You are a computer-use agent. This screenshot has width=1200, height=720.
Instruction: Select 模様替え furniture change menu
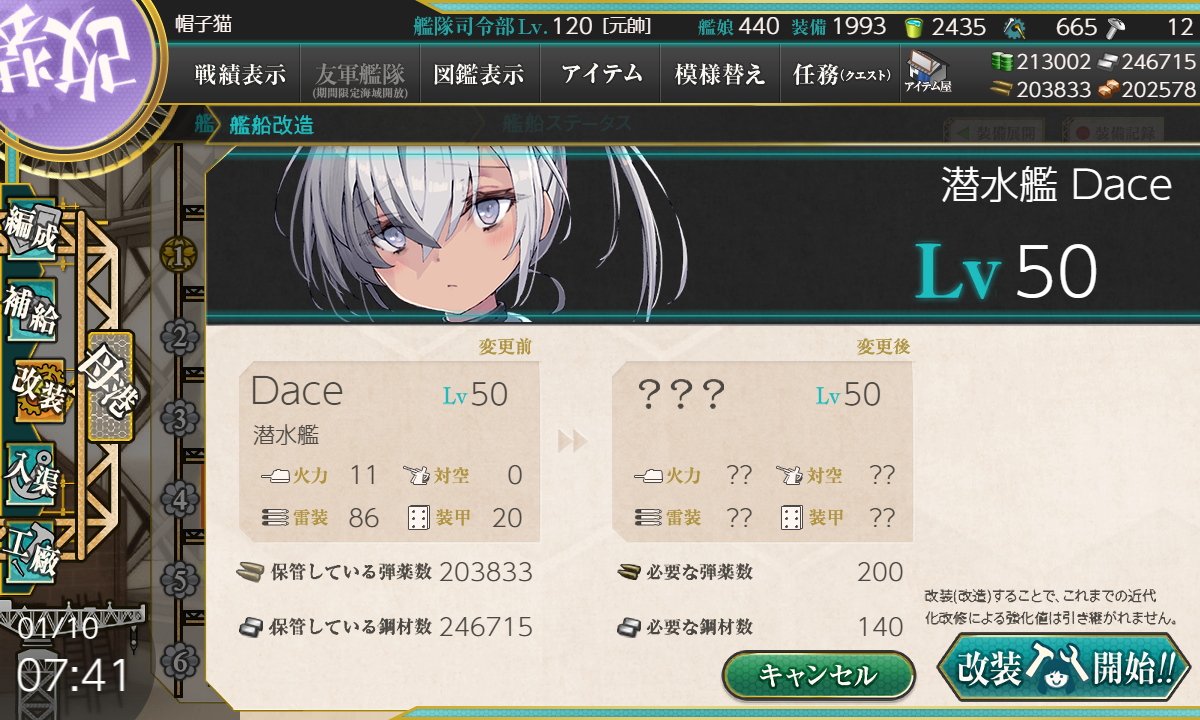[x=720, y=75]
